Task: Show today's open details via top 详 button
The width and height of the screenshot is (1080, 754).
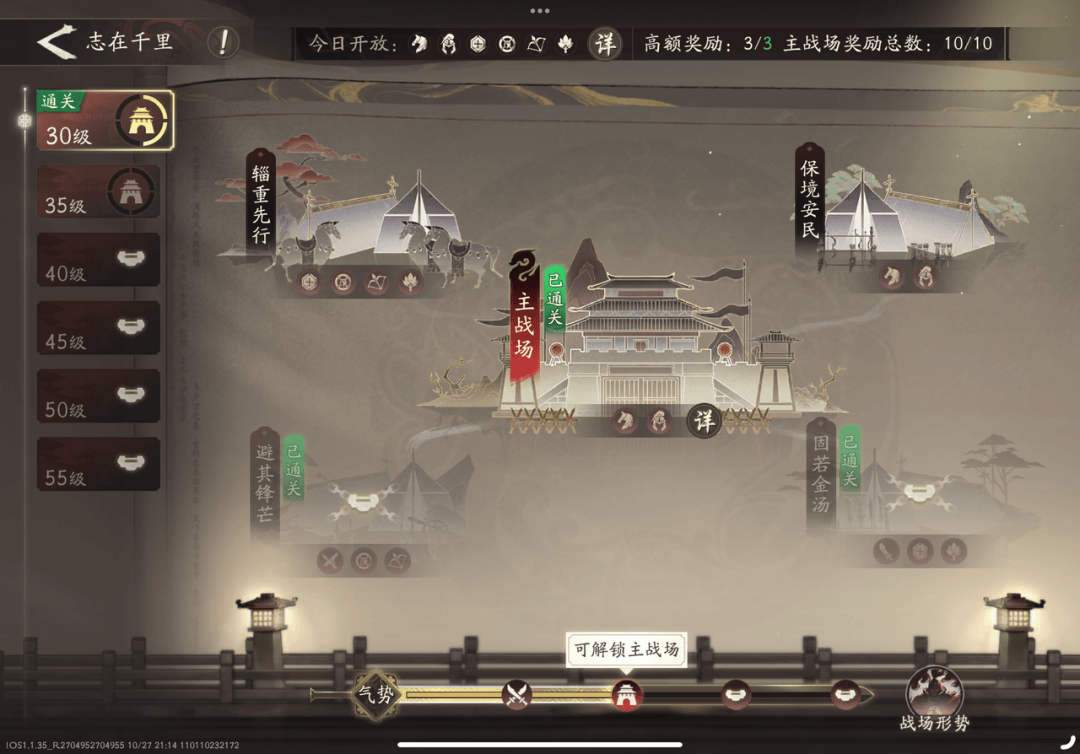Action: 605,43
